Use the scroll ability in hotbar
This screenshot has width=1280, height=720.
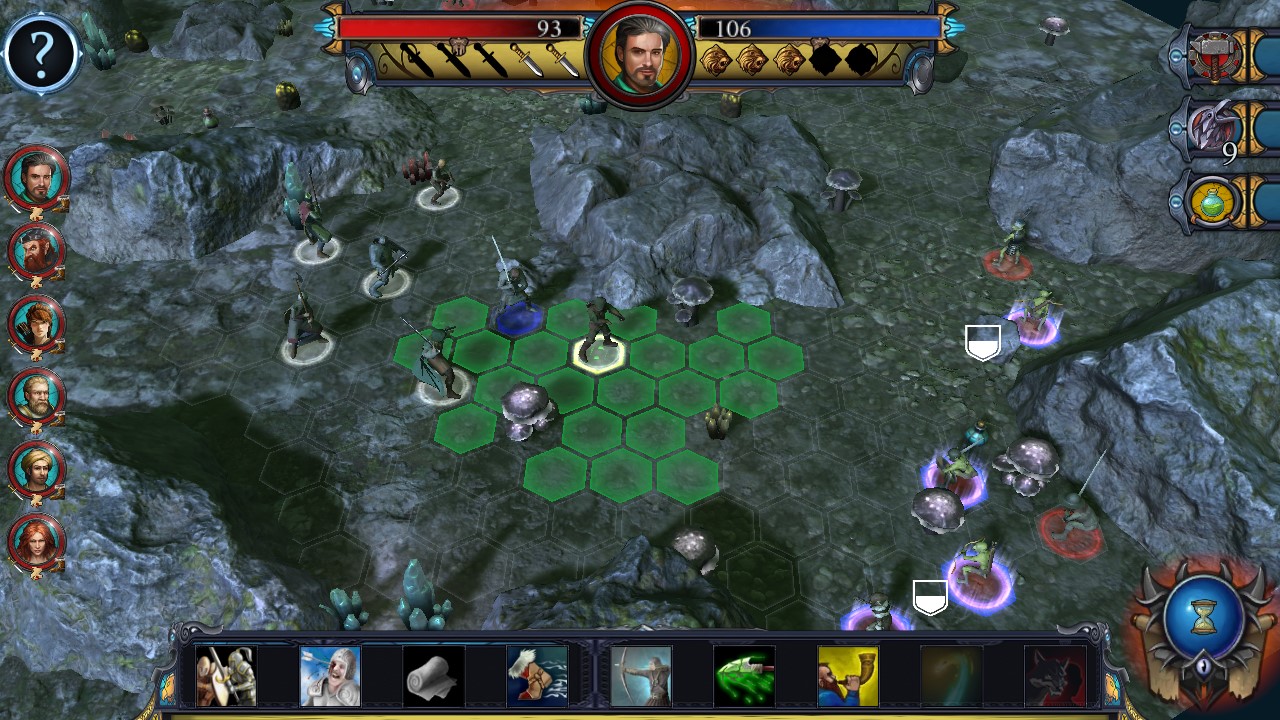(x=434, y=675)
